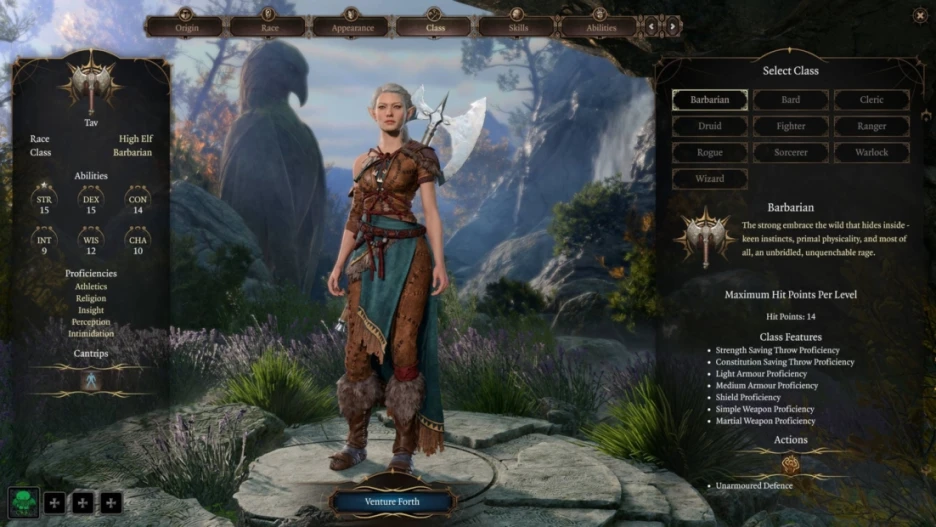This screenshot has width=936, height=527.
Task: Click the Unarmoured Defence action icon
Action: point(790,464)
